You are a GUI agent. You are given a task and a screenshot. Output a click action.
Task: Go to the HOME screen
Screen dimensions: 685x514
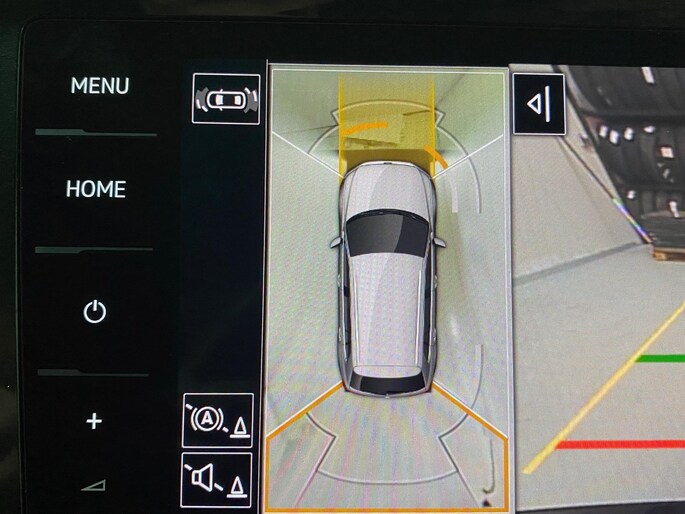[x=96, y=188]
